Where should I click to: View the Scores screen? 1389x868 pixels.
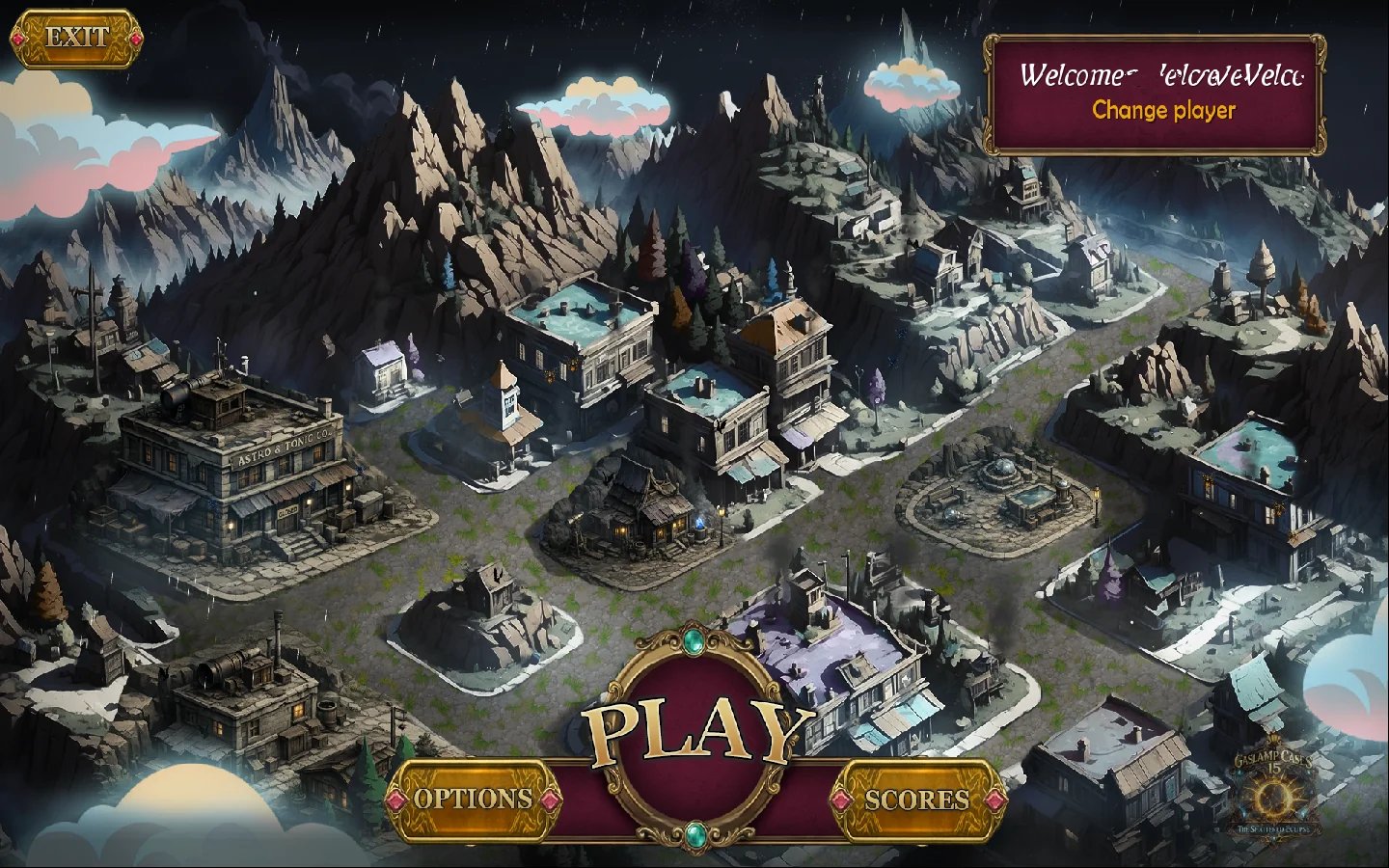click(x=916, y=800)
